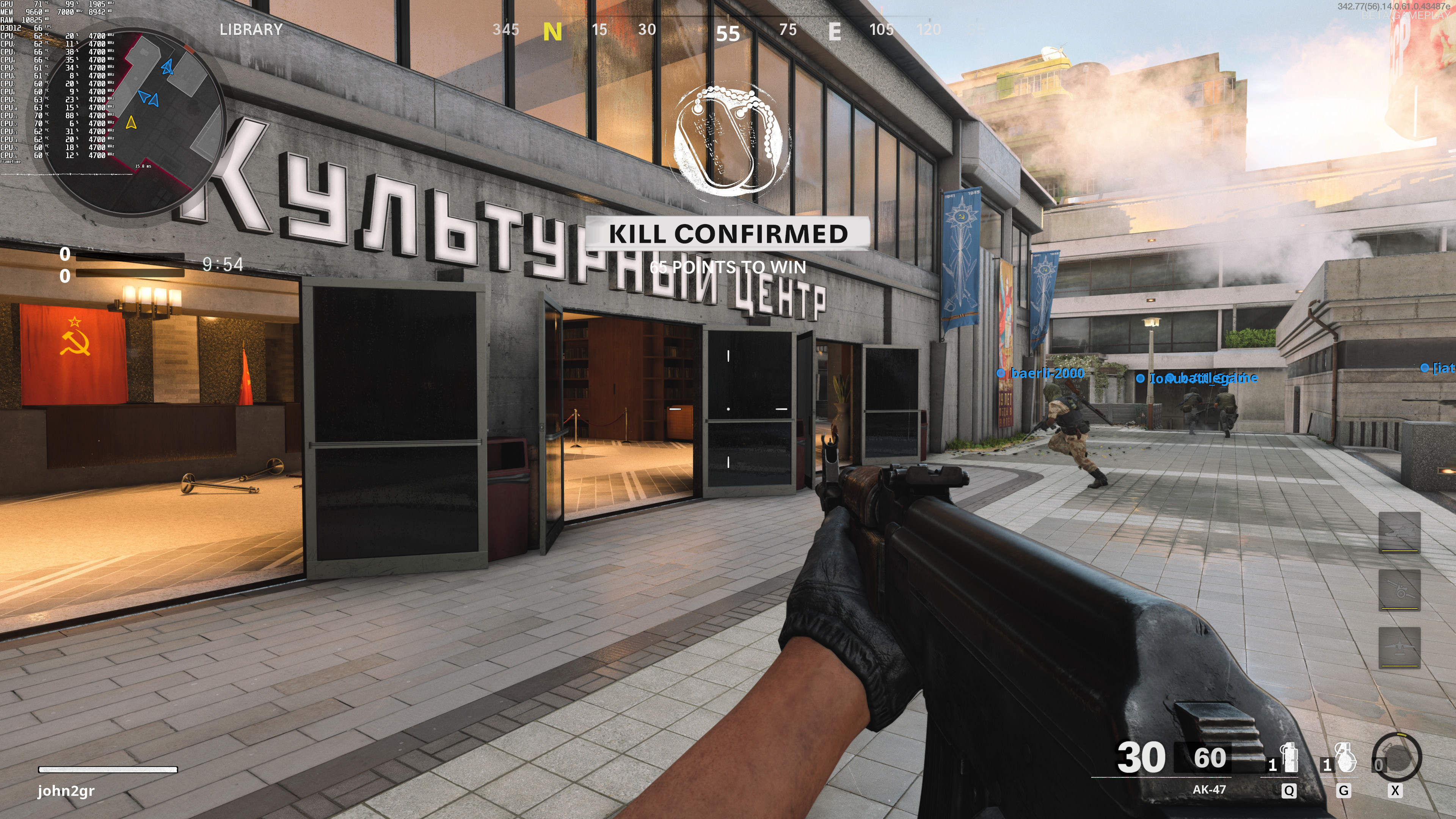The width and height of the screenshot is (1456, 819).
Task: Select the attack helicopter scorestreak icon
Action: 1399,532
